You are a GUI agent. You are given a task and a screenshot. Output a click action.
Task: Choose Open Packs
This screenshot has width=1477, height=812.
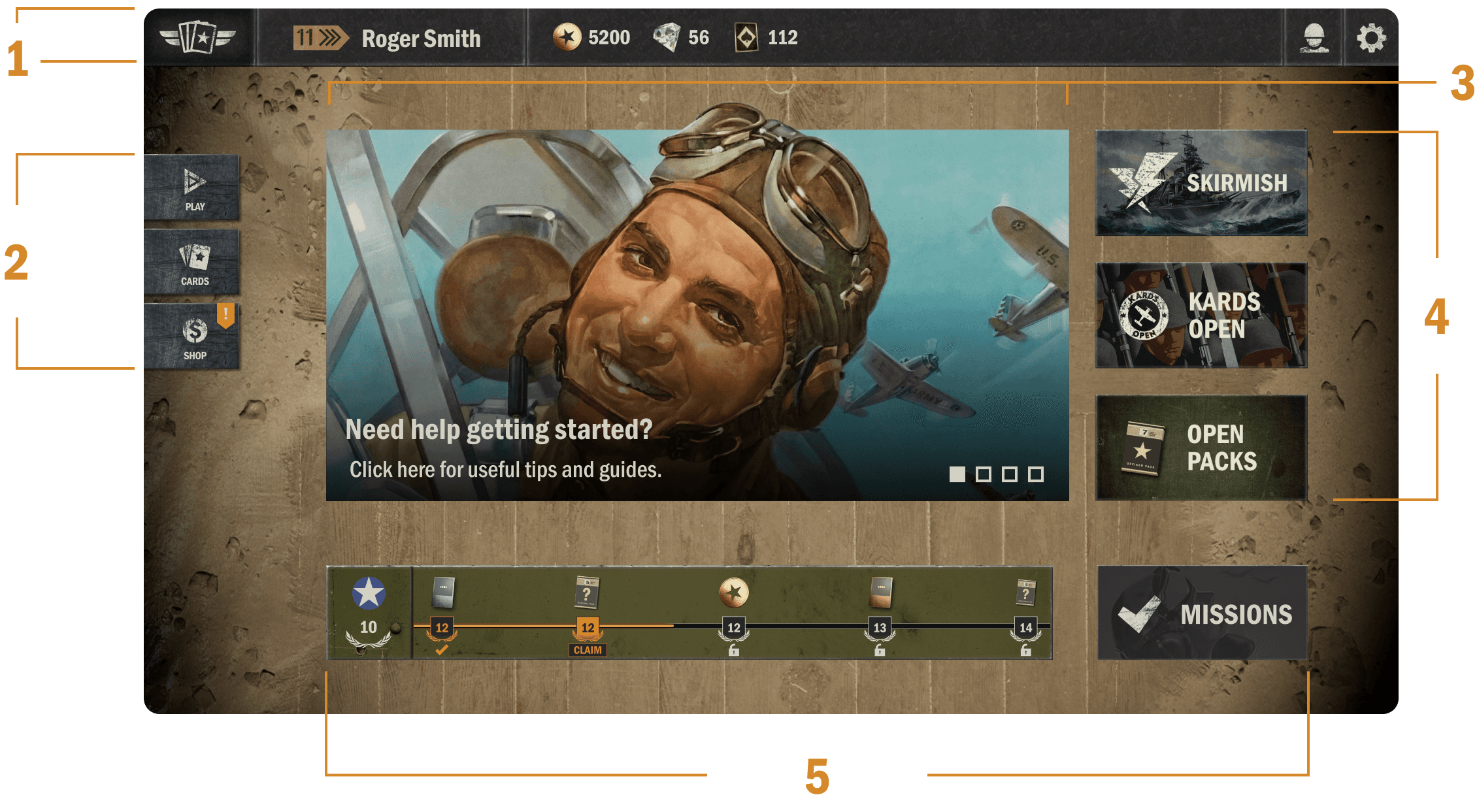[1201, 447]
